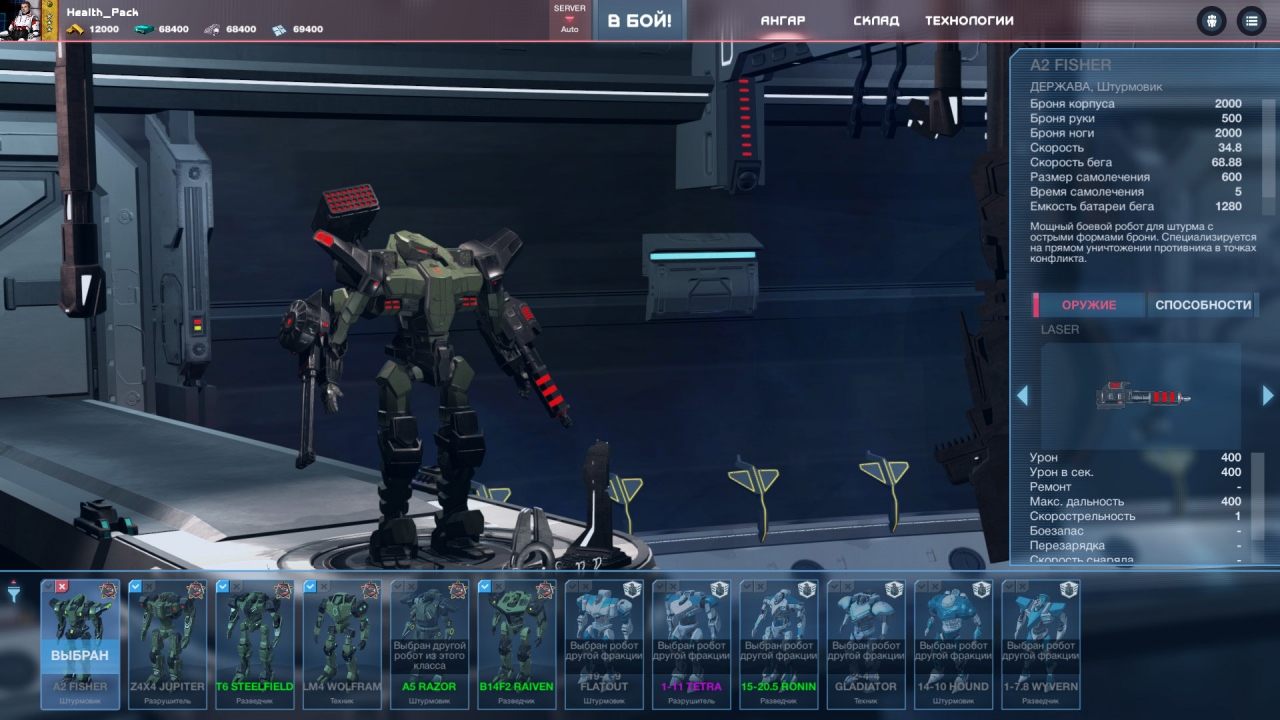1280x720 pixels.
Task: Show the previous weapon with left arrow
Action: (x=1022, y=396)
